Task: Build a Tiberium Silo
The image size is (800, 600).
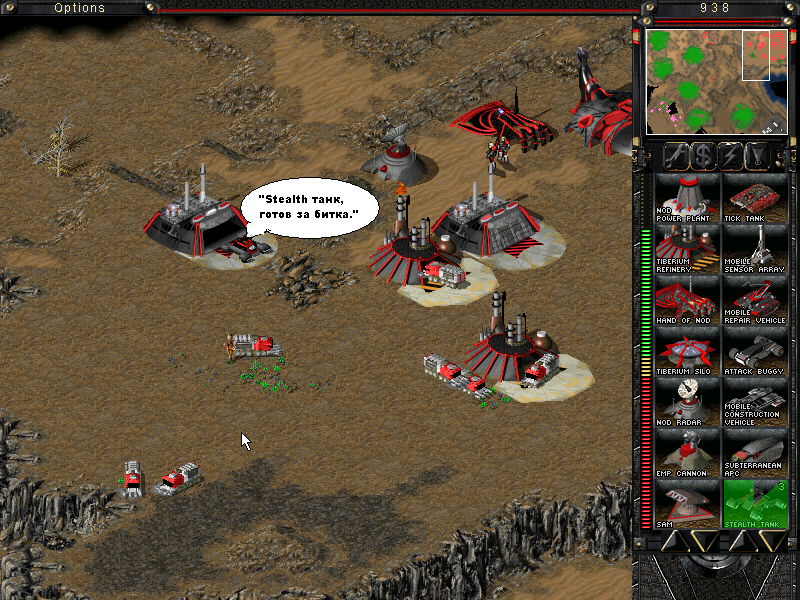Action: point(686,349)
